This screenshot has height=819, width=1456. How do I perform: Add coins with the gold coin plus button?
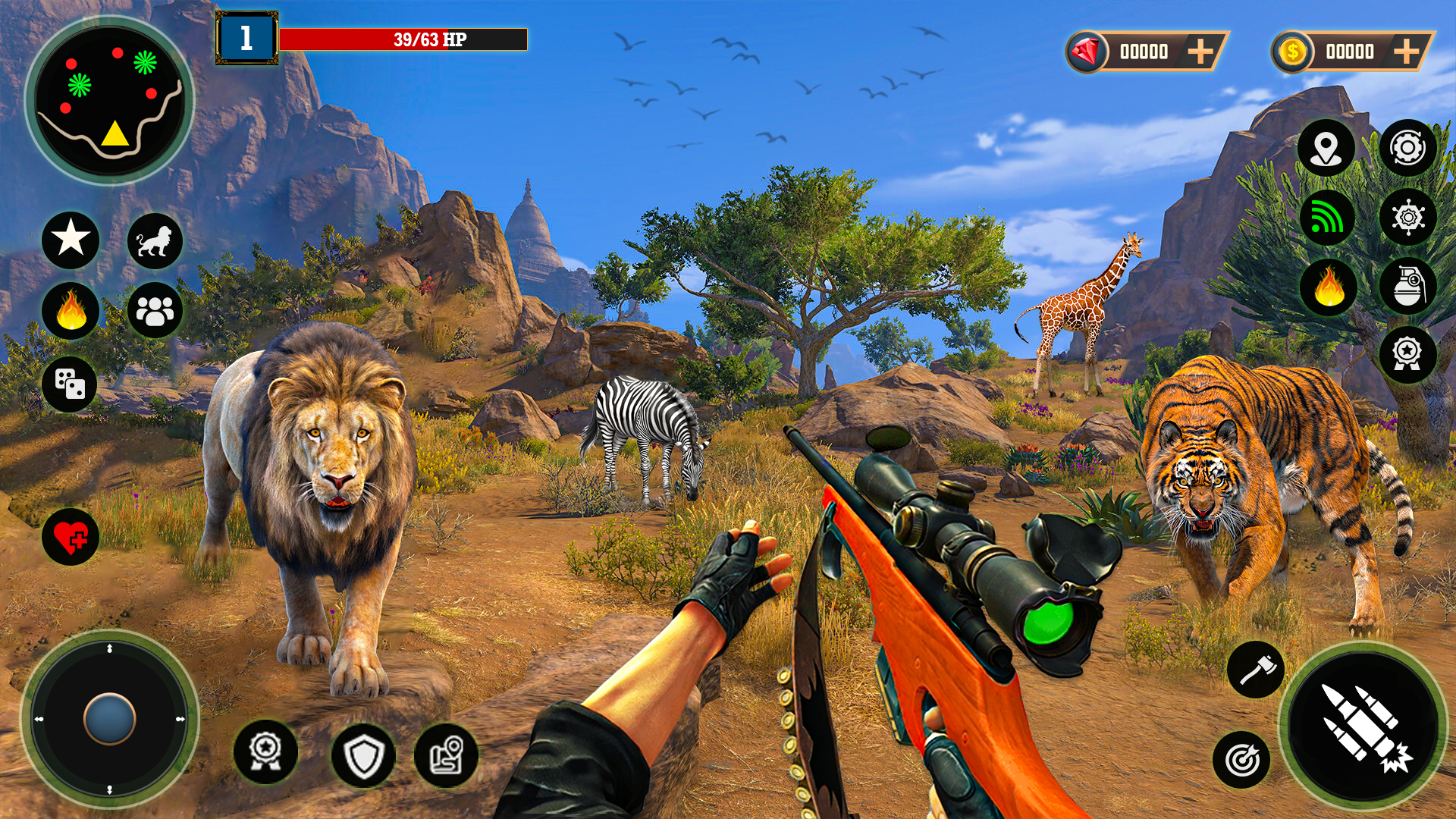pyautogui.click(x=1406, y=52)
